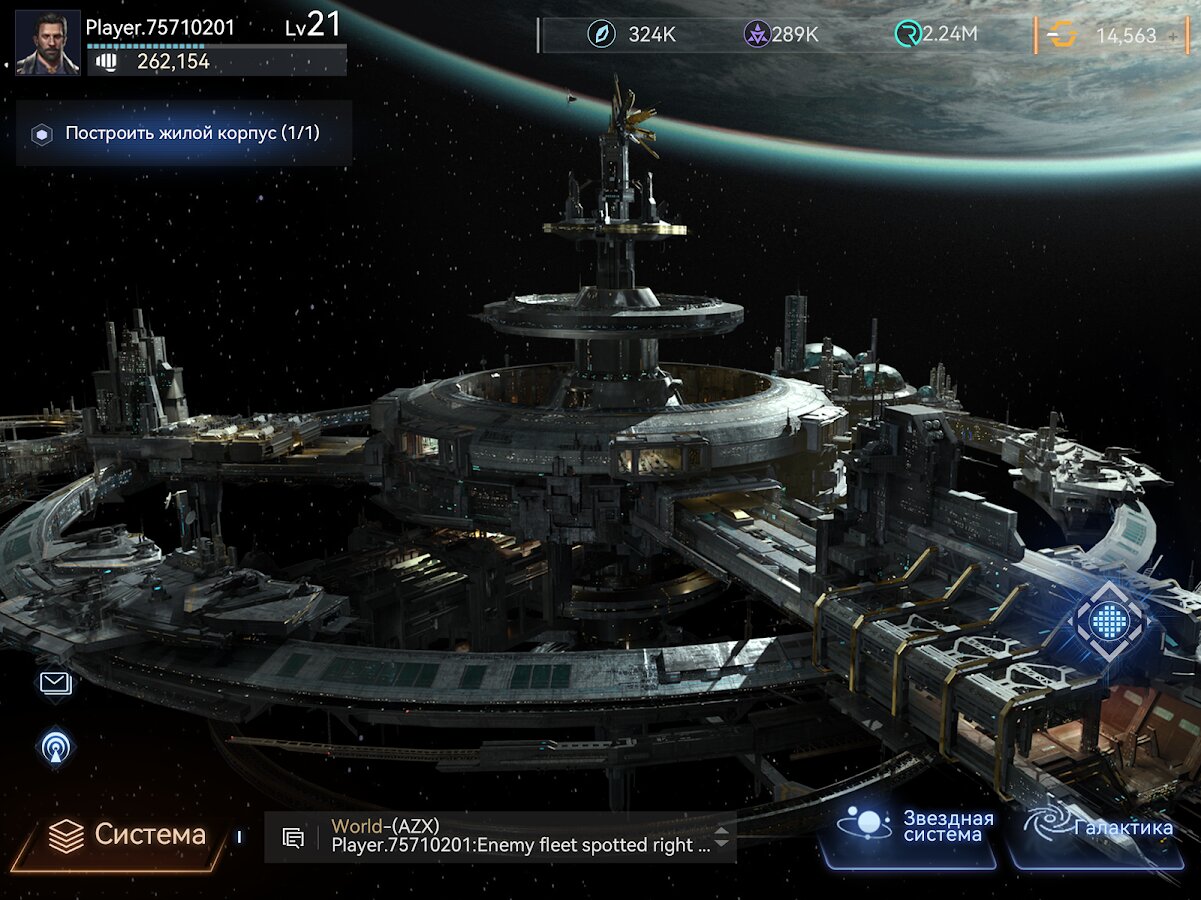Open the "Система" menu

(128, 835)
